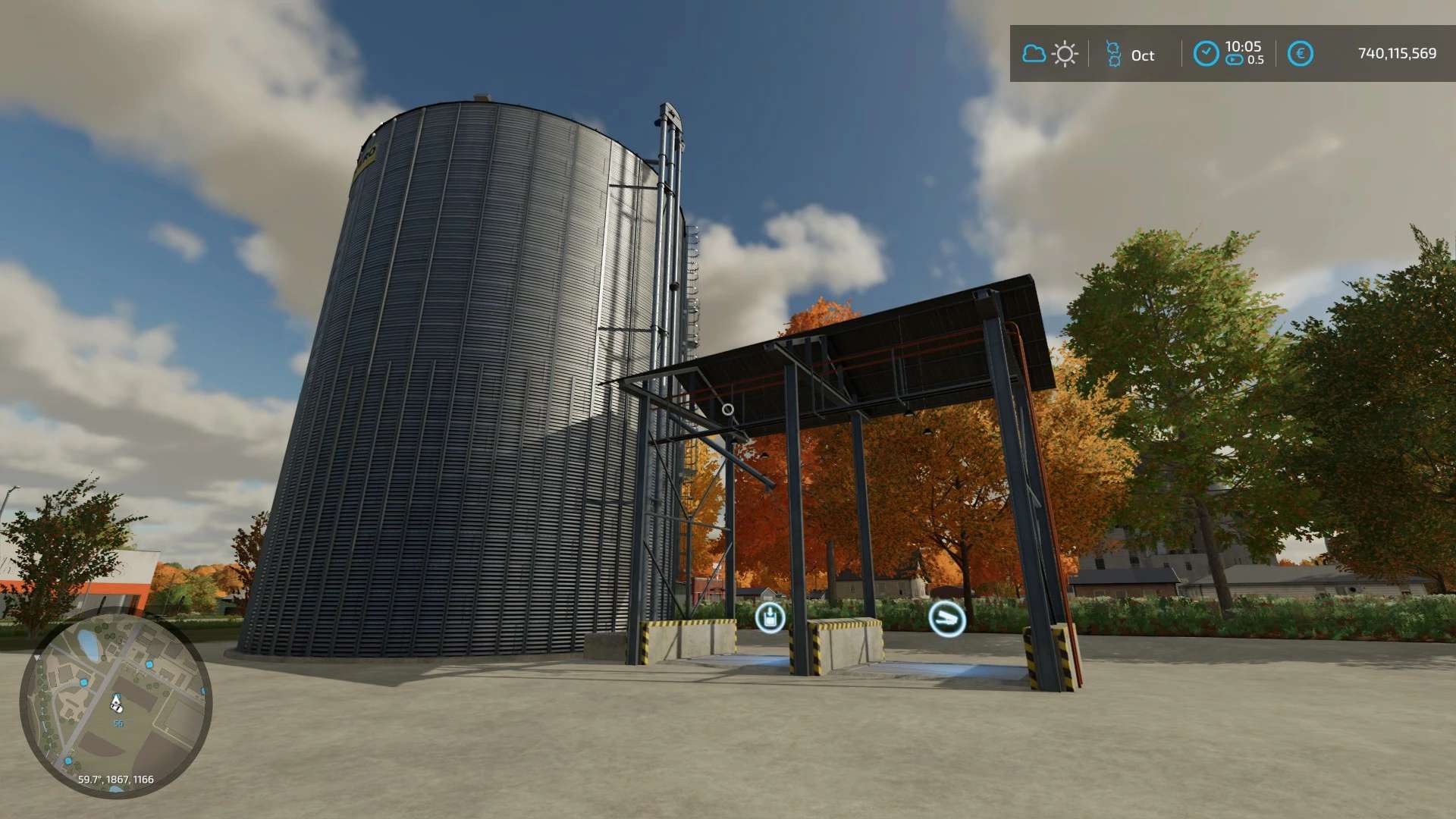This screenshot has height=819, width=1456.
Task: Open the circular minimap
Action: click(115, 703)
